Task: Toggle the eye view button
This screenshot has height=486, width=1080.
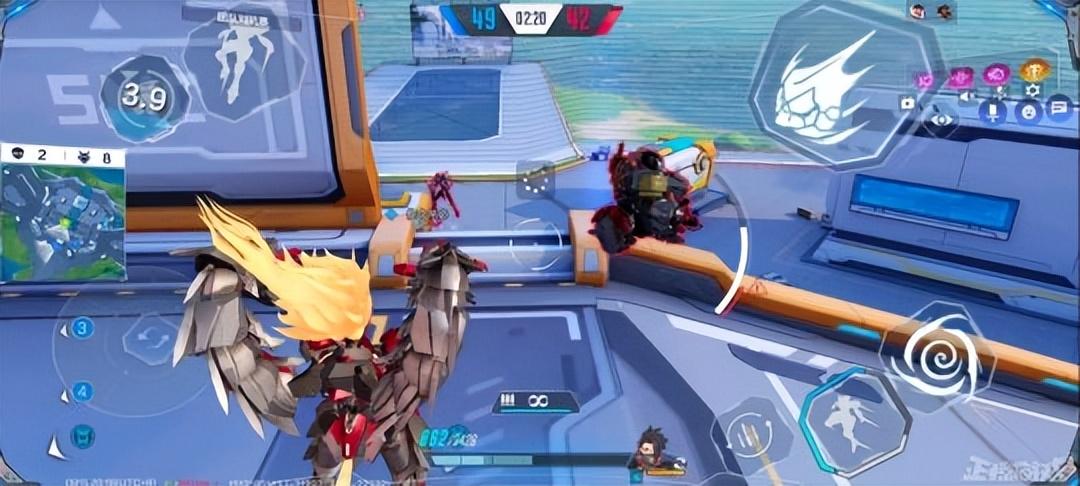Action: tap(941, 119)
